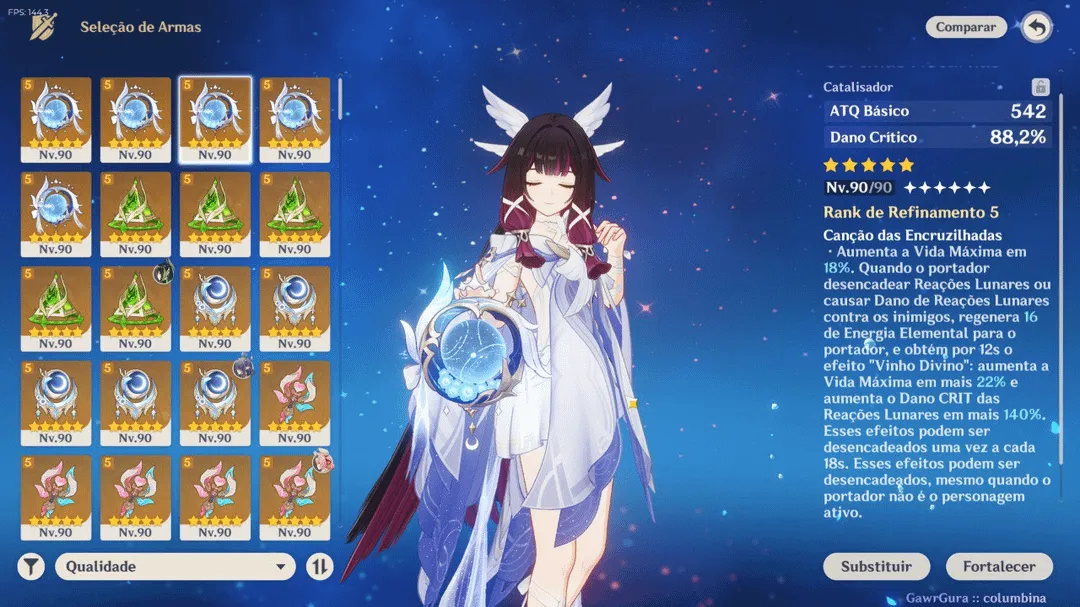
Task: Click the weapon list scrollbar
Action: (x=340, y=98)
